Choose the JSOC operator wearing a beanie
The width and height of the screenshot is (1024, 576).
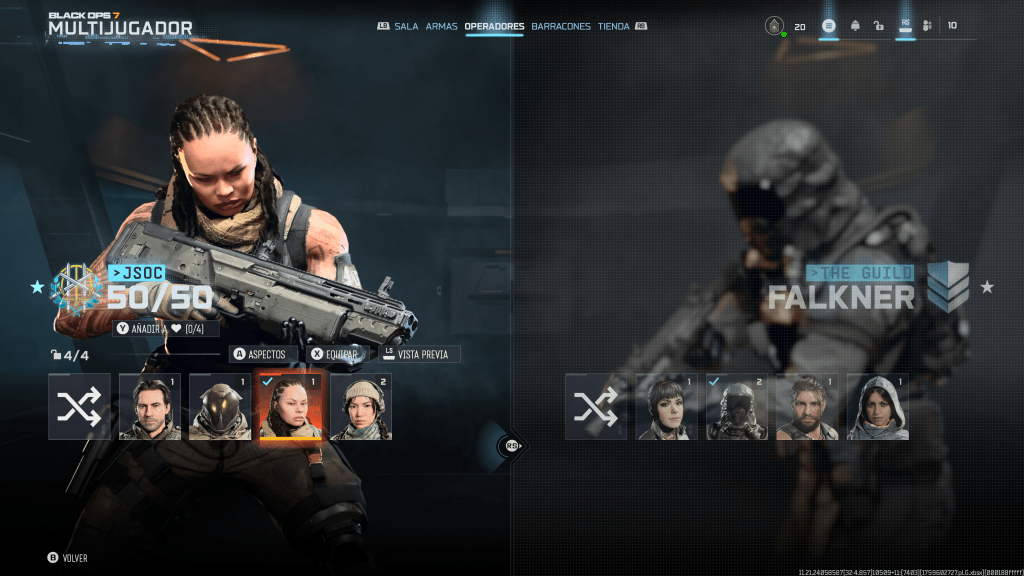point(361,407)
